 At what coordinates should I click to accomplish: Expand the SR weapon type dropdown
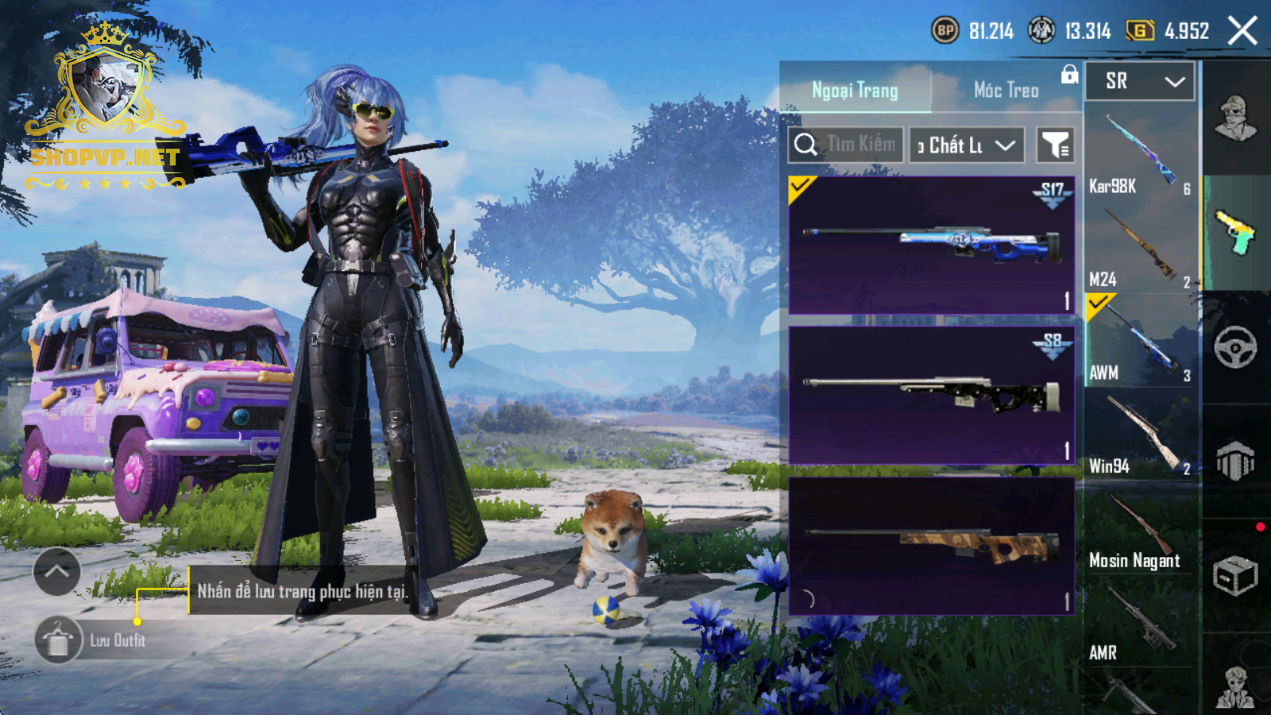1140,82
